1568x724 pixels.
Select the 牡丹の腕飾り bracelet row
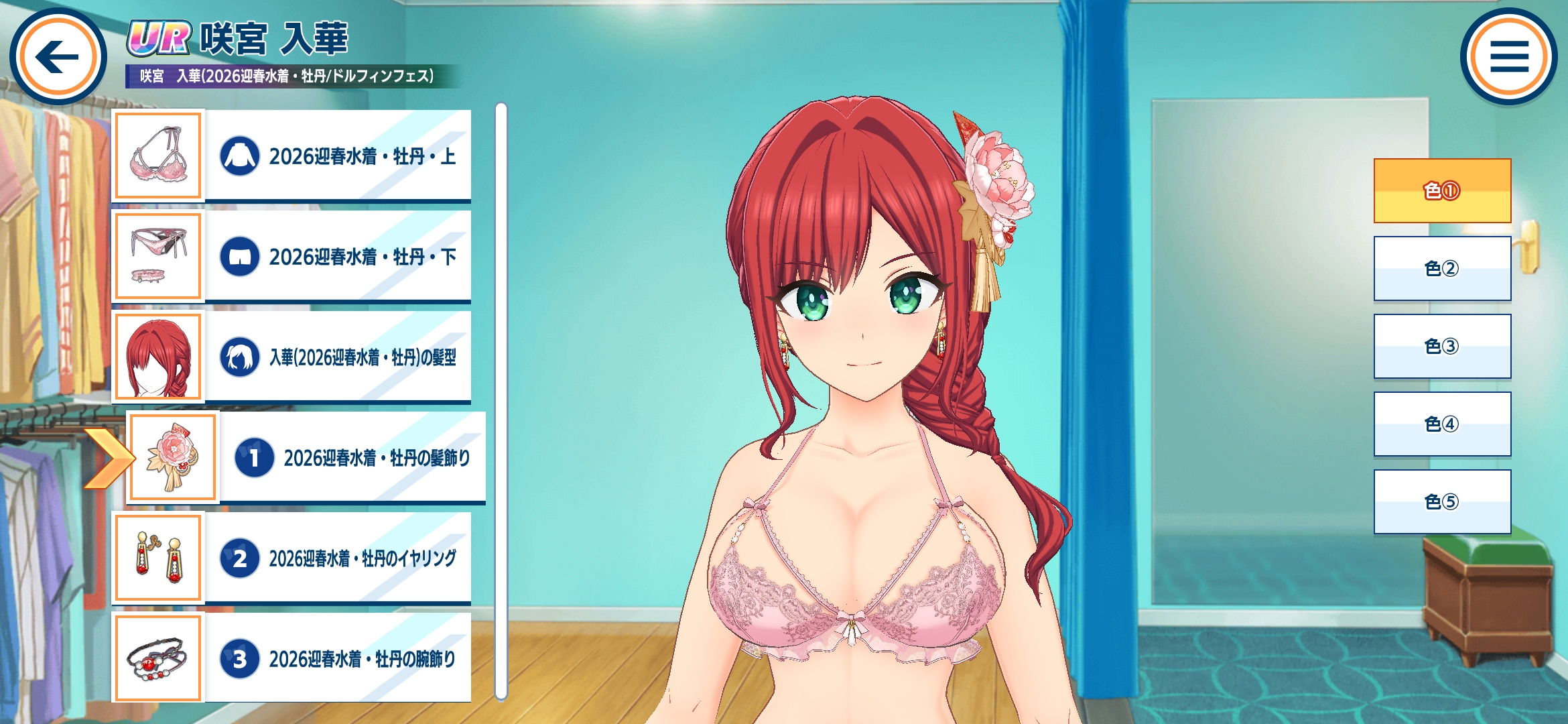pyautogui.click(x=292, y=658)
